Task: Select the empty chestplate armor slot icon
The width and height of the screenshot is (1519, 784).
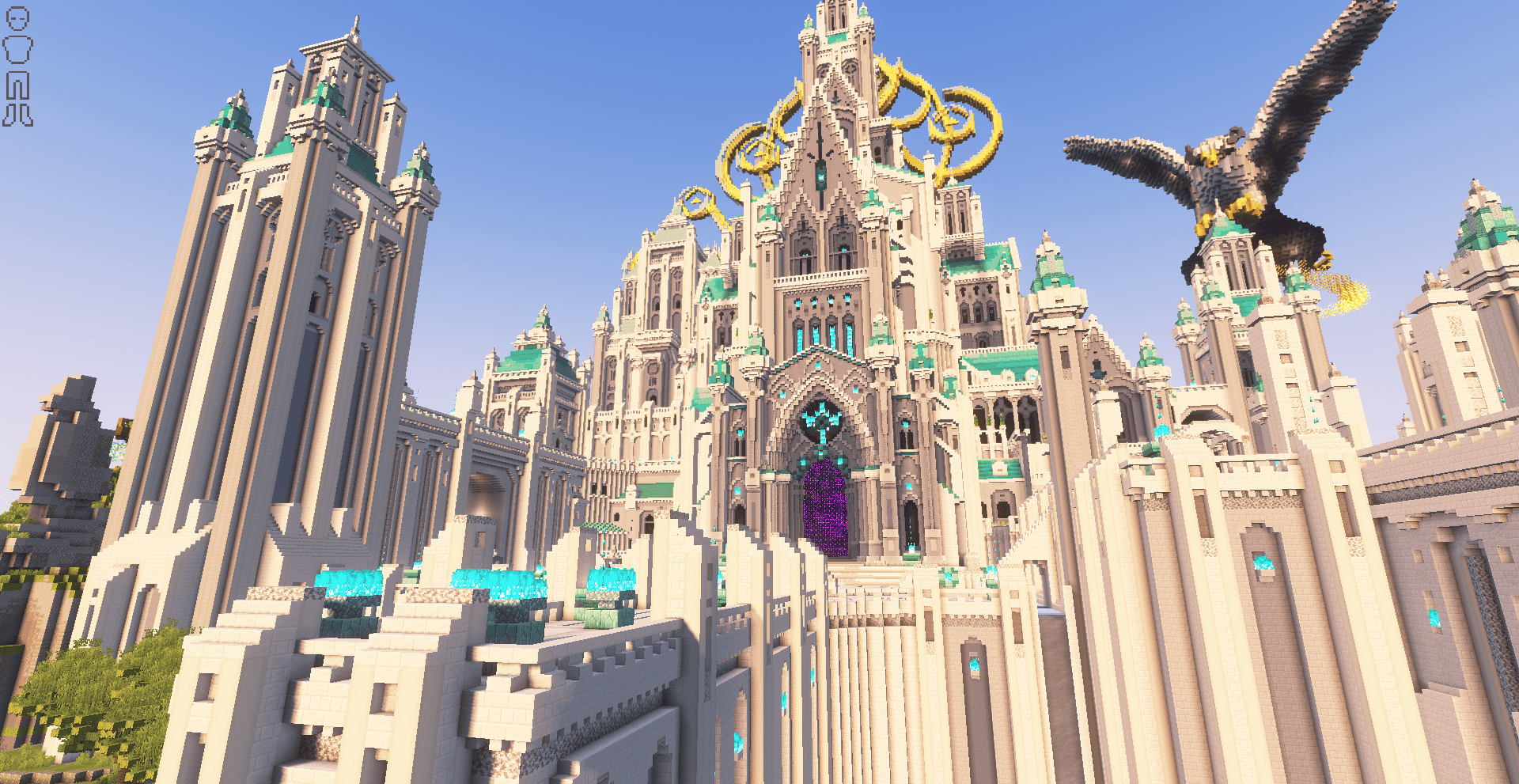Action: [x=17, y=49]
